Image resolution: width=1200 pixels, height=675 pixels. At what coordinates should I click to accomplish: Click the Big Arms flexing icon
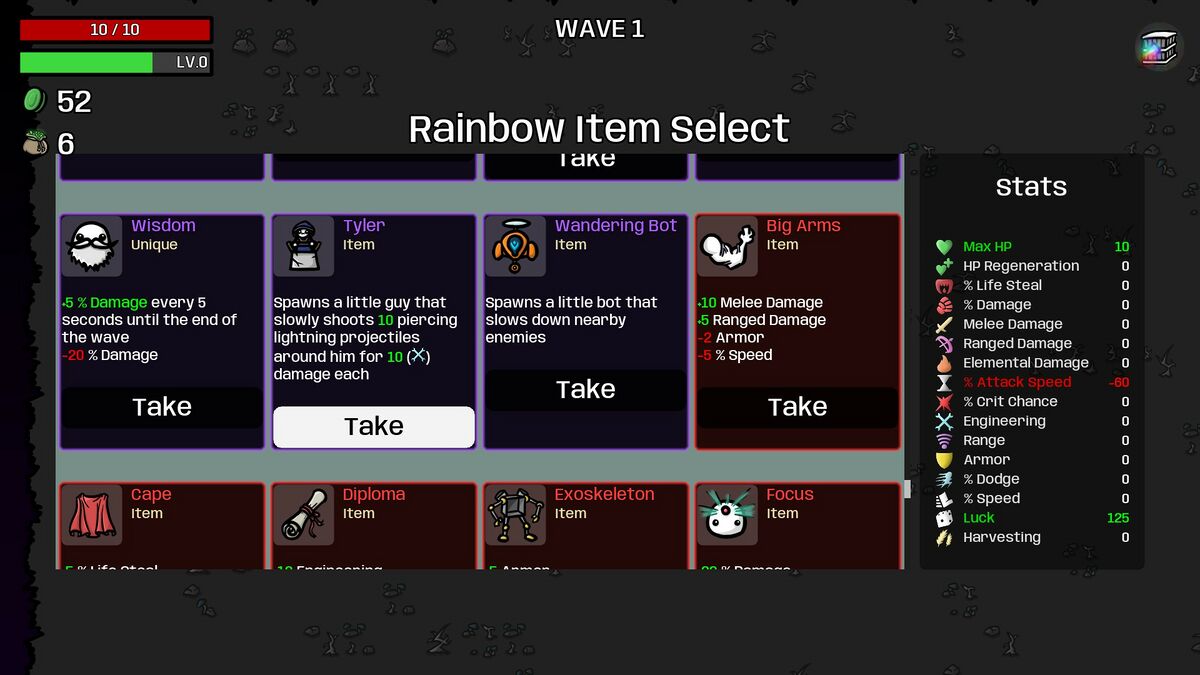coord(727,246)
